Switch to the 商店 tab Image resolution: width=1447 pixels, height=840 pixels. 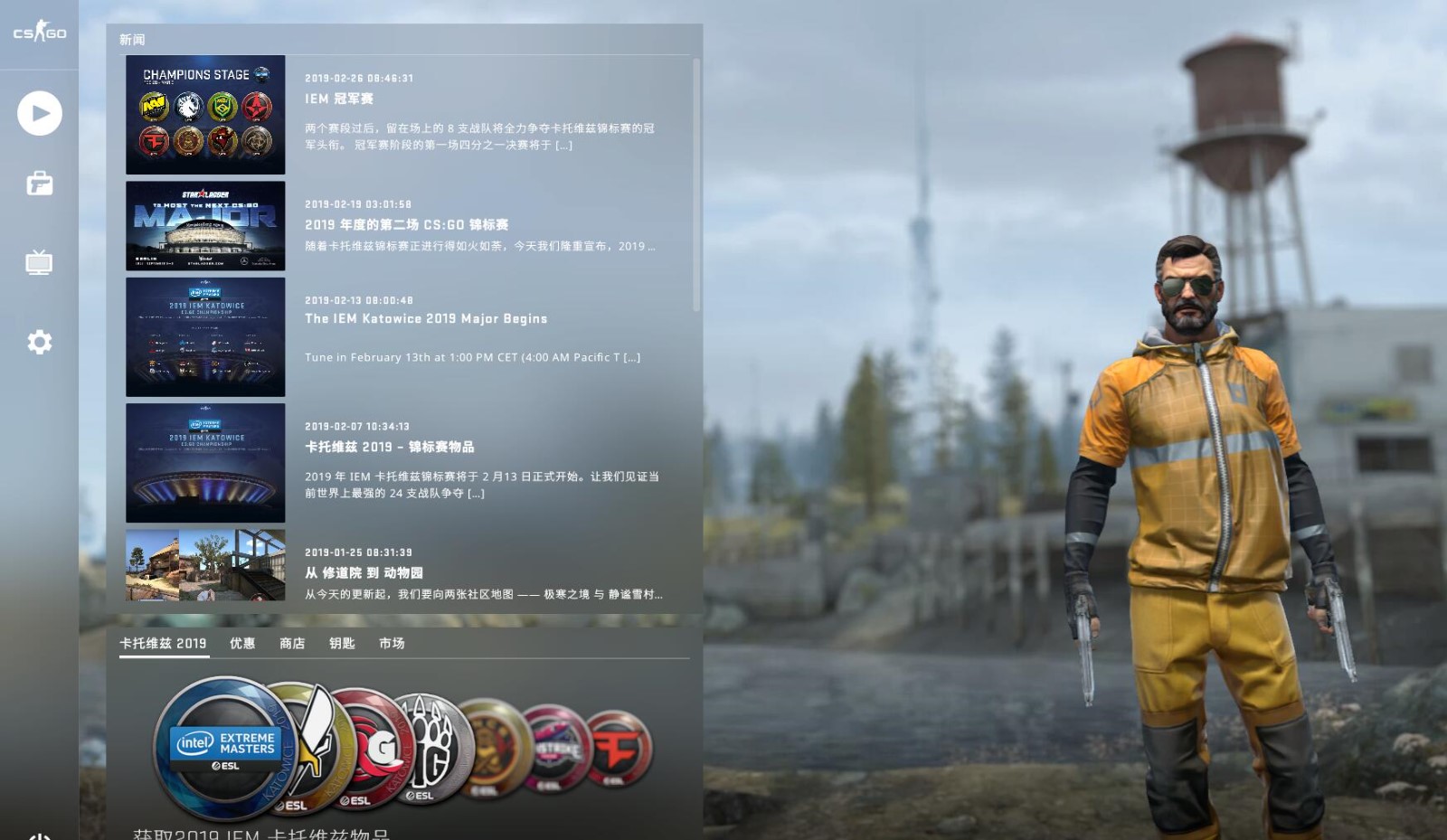(x=290, y=643)
